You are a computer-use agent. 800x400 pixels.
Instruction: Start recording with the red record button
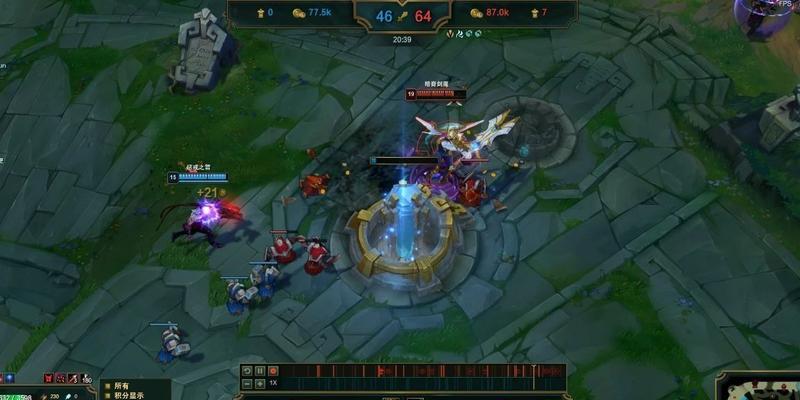pos(272,371)
